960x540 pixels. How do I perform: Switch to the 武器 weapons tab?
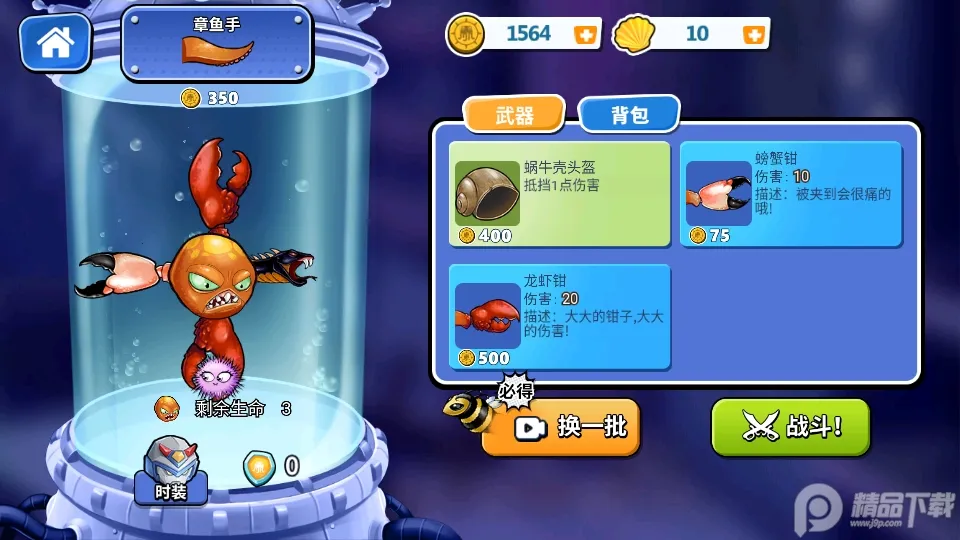pyautogui.click(x=514, y=115)
